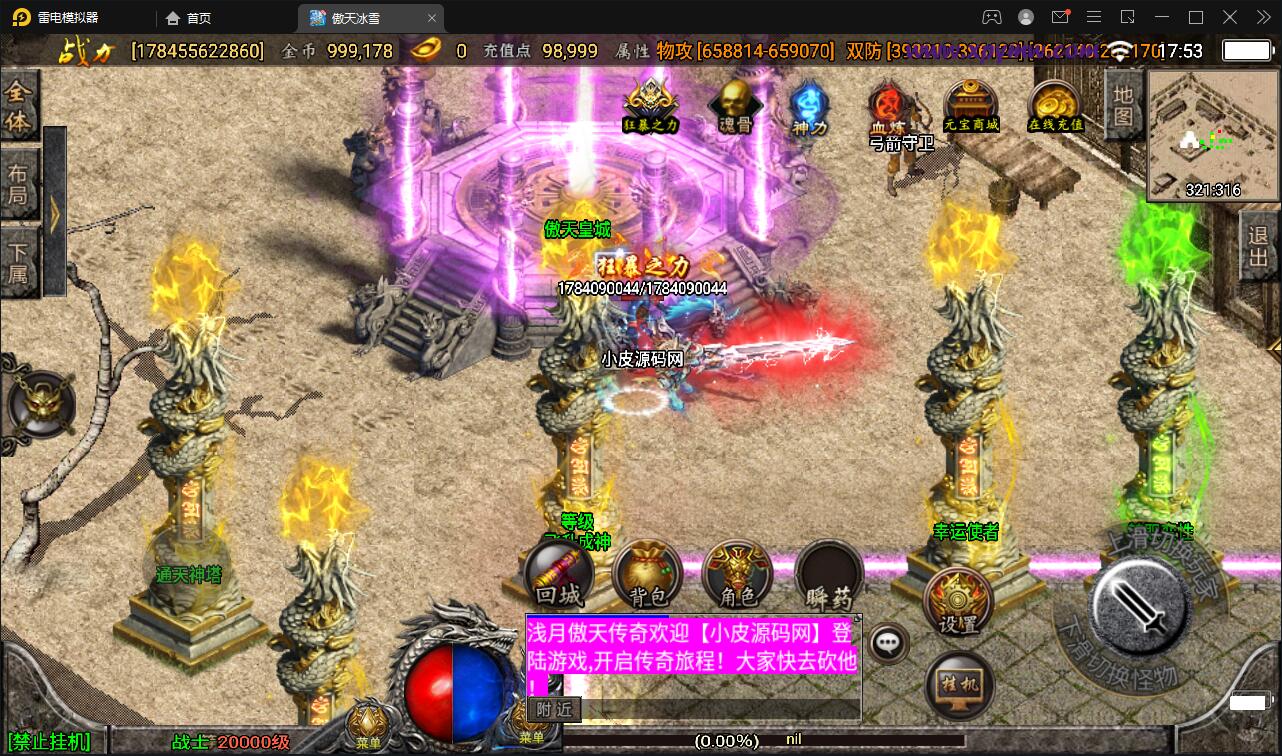This screenshot has height=756, width=1282.
Task: Exit the game with the 退出 button
Action: pos(1259,246)
